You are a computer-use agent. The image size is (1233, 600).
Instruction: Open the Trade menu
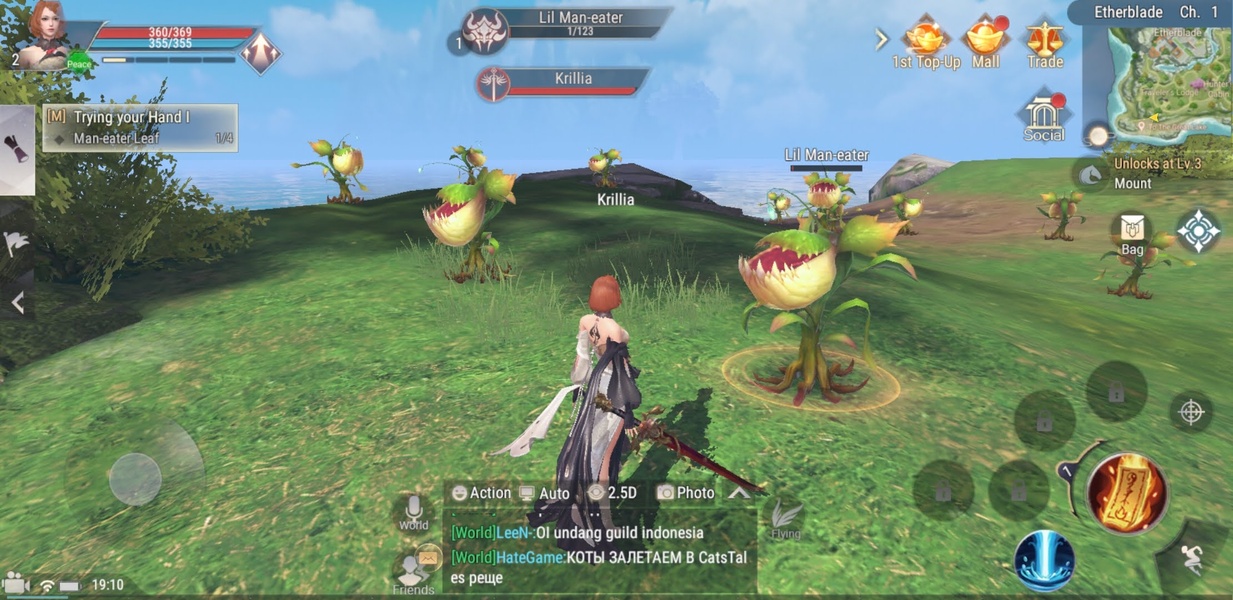click(x=1044, y=42)
